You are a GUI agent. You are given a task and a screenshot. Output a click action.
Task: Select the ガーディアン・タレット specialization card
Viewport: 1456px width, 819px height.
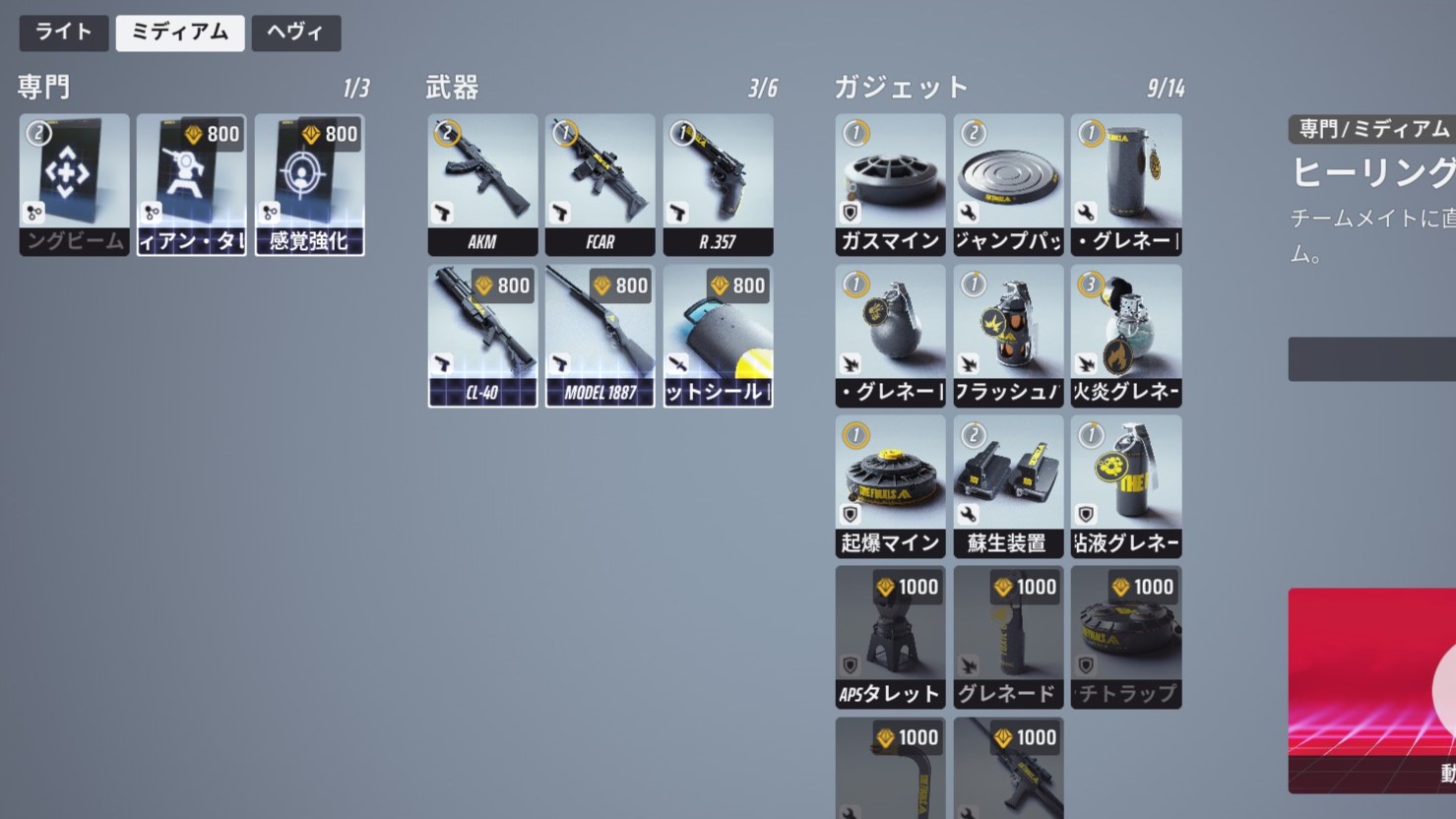pos(191,185)
